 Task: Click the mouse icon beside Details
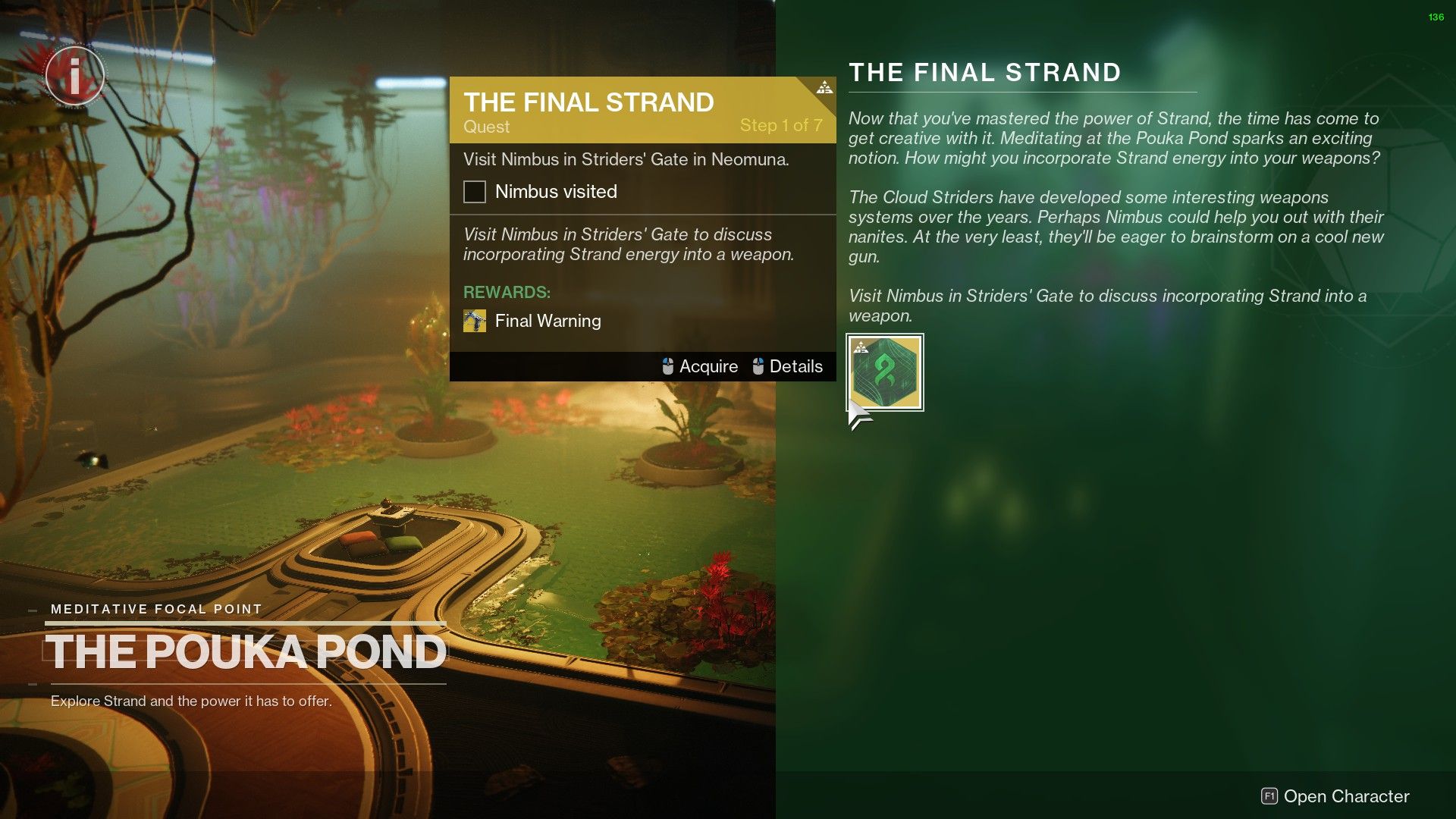757,366
